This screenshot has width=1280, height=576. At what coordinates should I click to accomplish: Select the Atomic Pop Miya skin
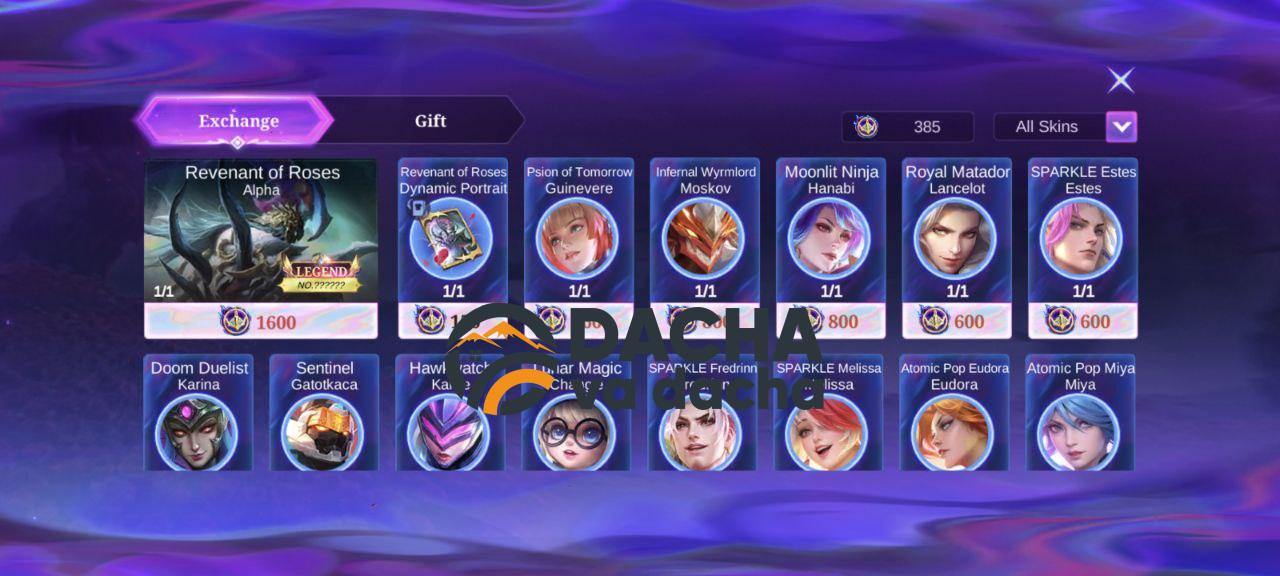click(1080, 420)
